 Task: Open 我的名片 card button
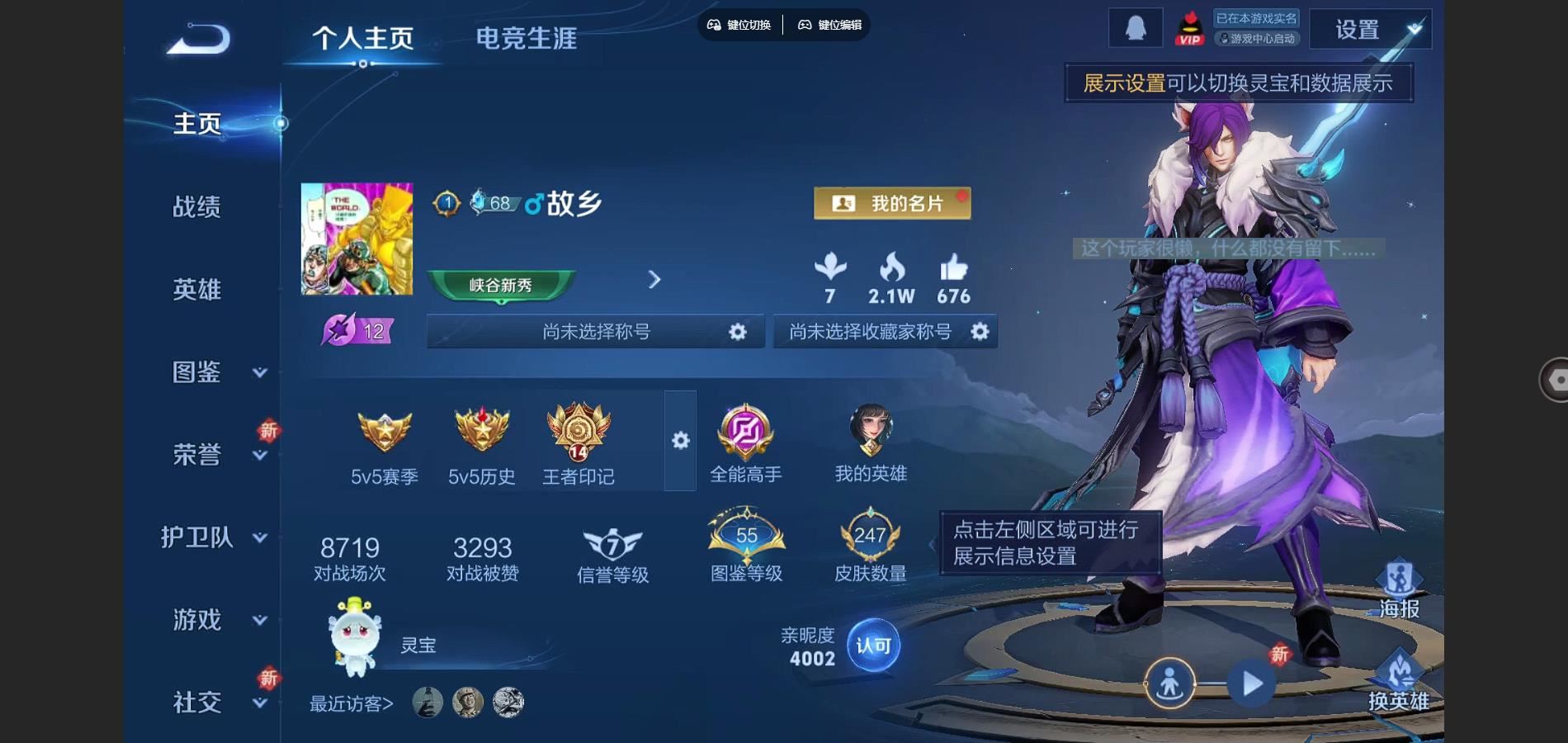[892, 203]
